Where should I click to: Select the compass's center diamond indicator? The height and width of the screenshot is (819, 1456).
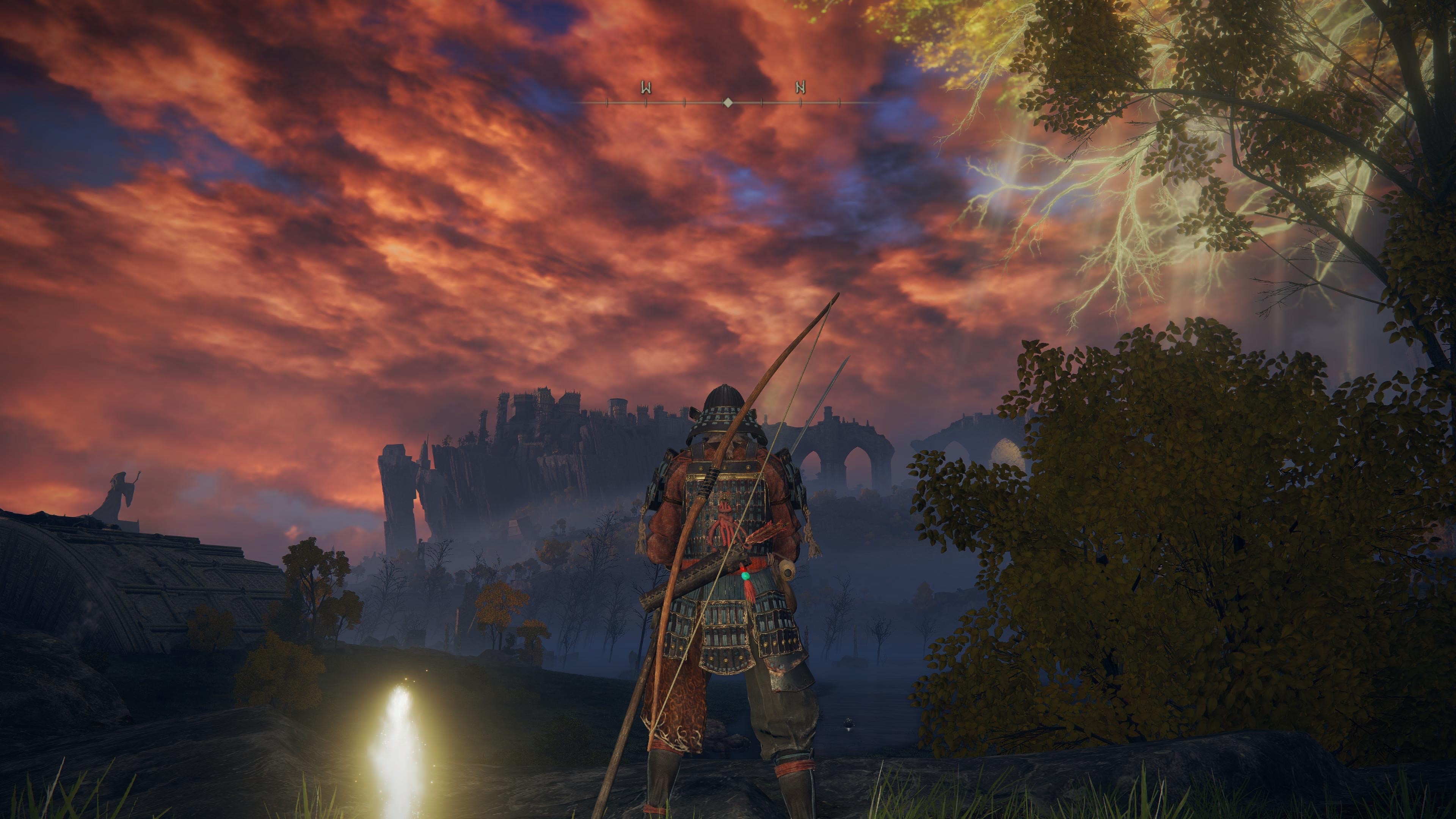(728, 102)
